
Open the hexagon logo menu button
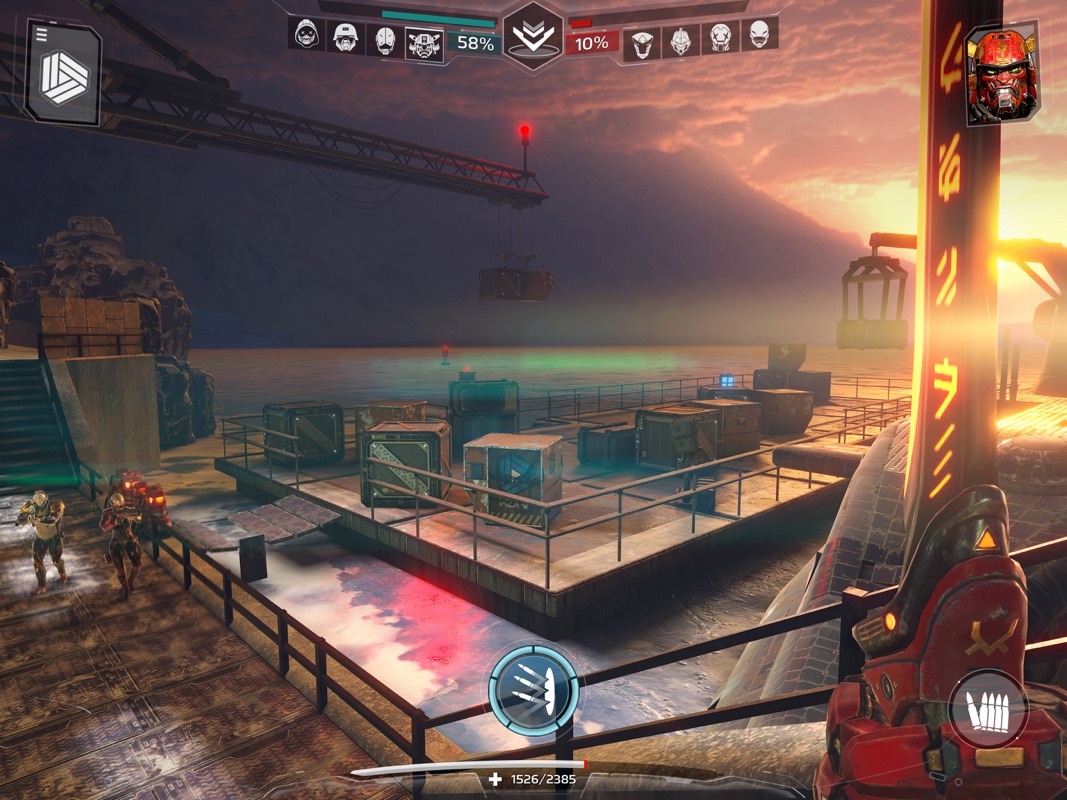click(63, 74)
